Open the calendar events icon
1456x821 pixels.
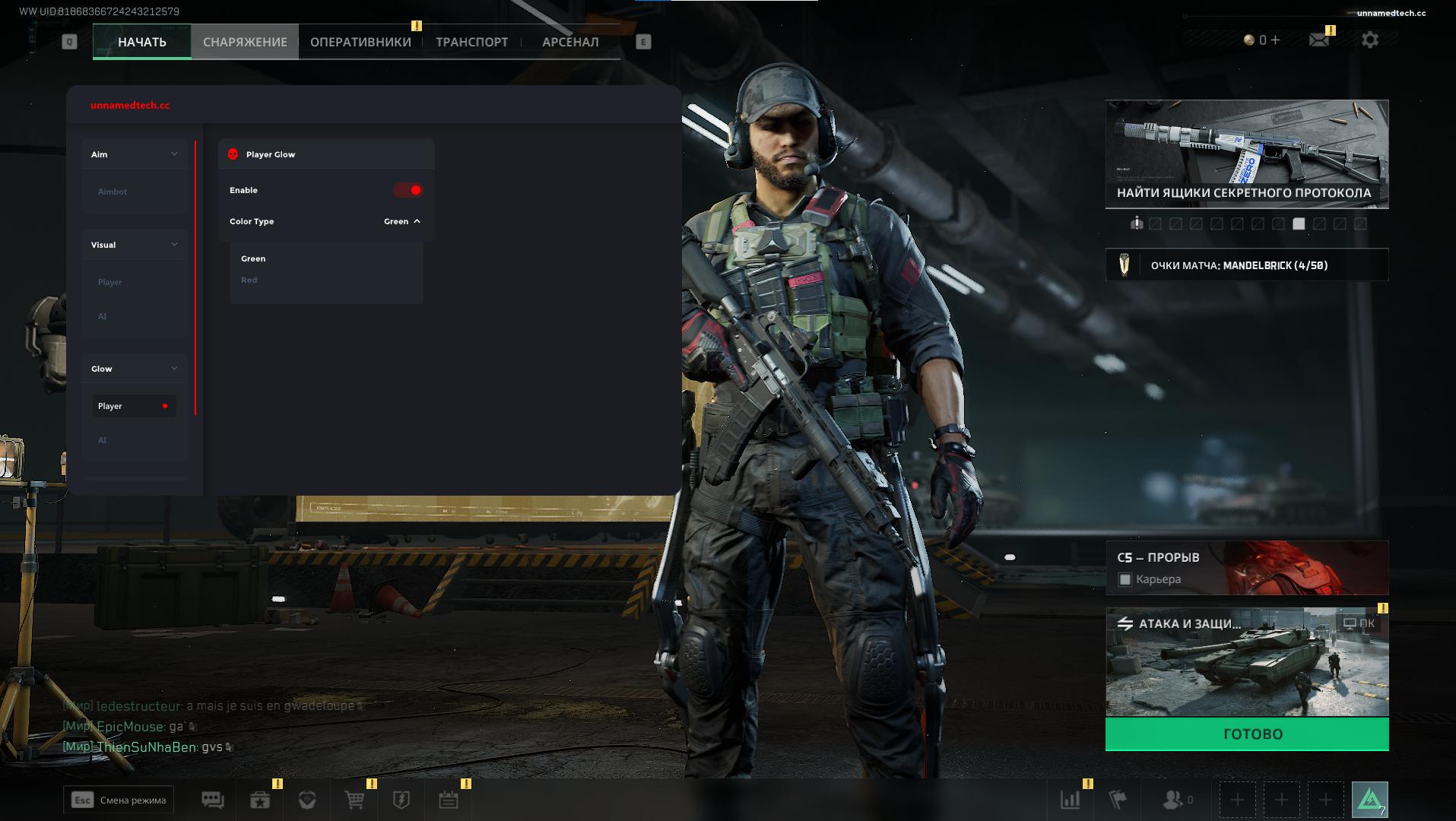click(x=448, y=800)
